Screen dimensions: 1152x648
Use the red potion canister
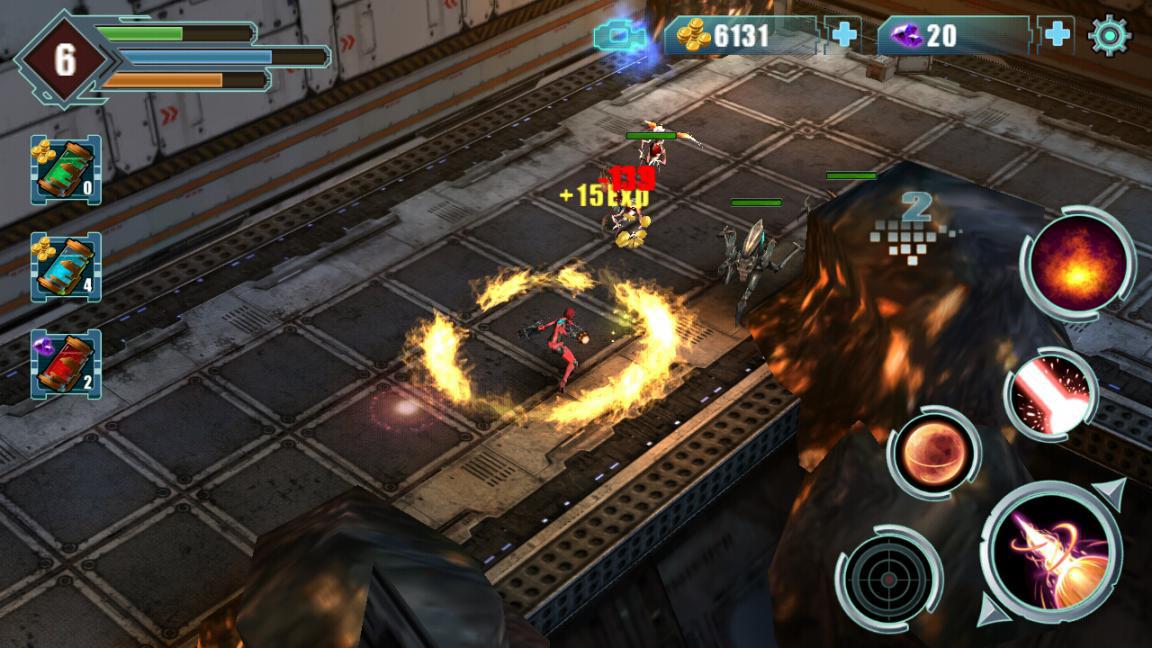point(66,364)
